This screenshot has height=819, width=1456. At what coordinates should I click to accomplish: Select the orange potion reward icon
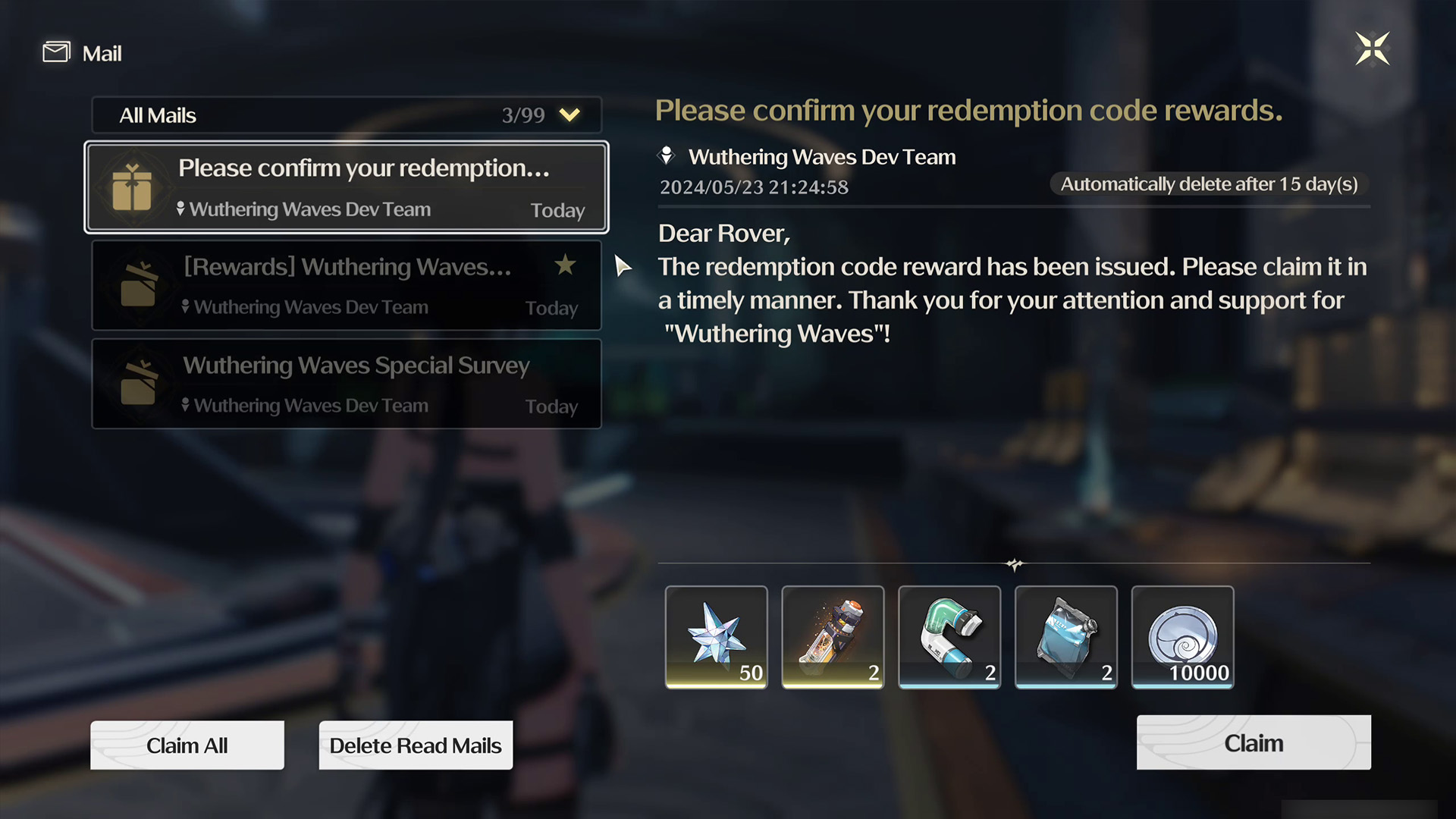click(832, 637)
